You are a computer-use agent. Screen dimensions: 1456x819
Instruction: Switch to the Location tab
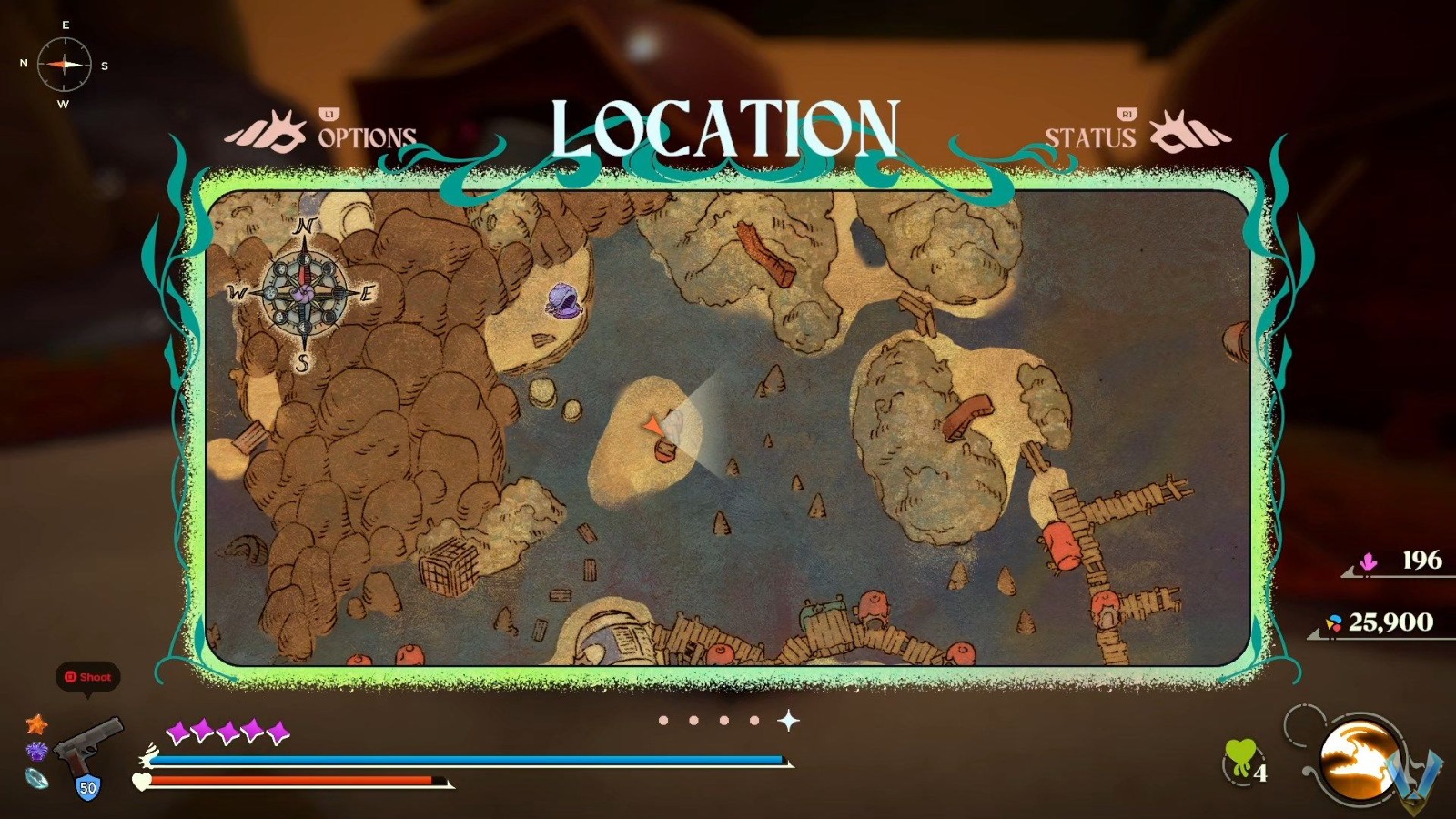click(x=723, y=127)
